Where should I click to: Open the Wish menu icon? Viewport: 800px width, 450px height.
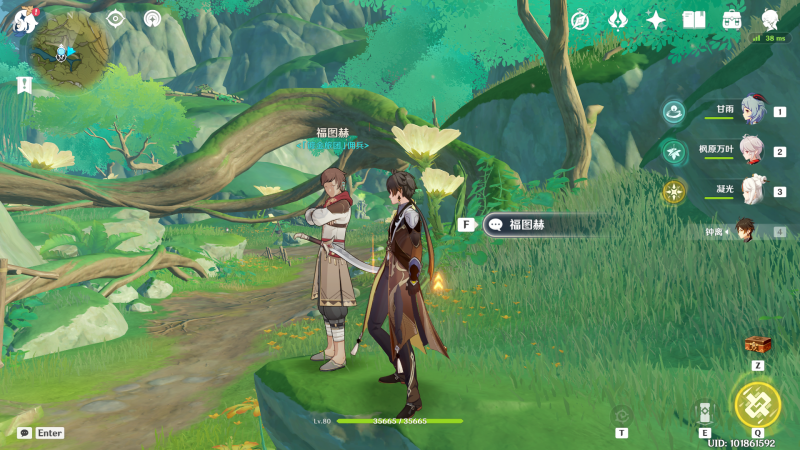(x=618, y=20)
